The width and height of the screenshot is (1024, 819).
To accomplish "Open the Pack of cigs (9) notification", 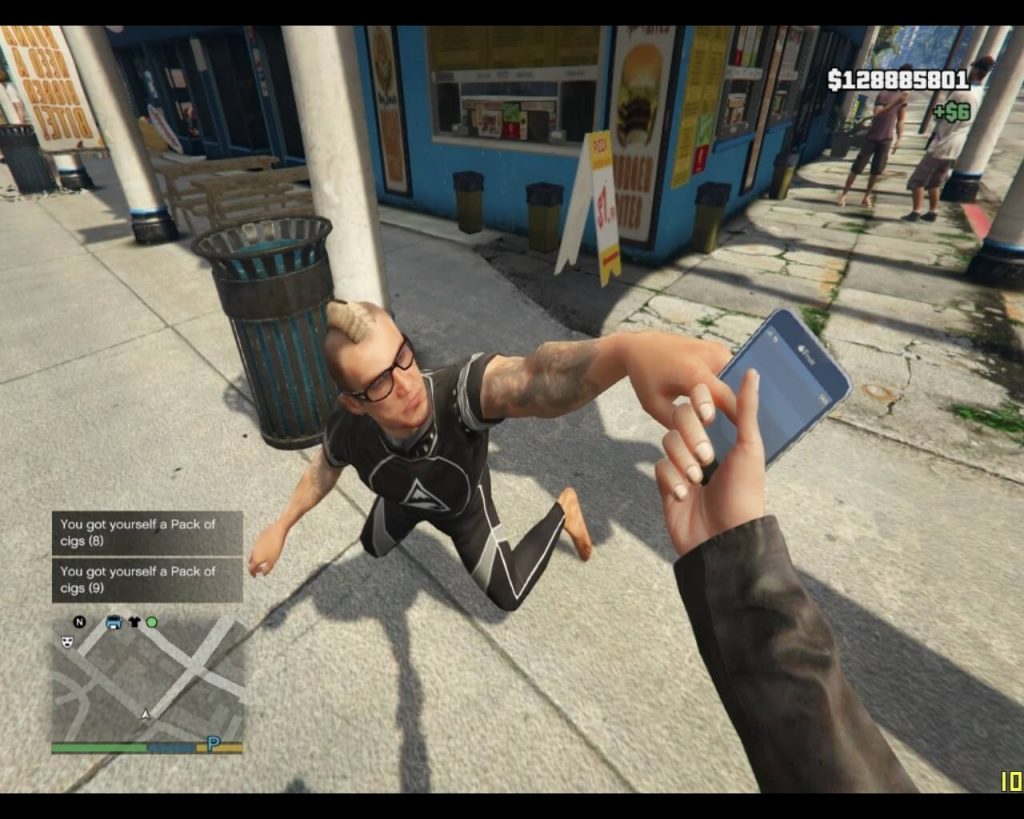I will click(x=147, y=580).
